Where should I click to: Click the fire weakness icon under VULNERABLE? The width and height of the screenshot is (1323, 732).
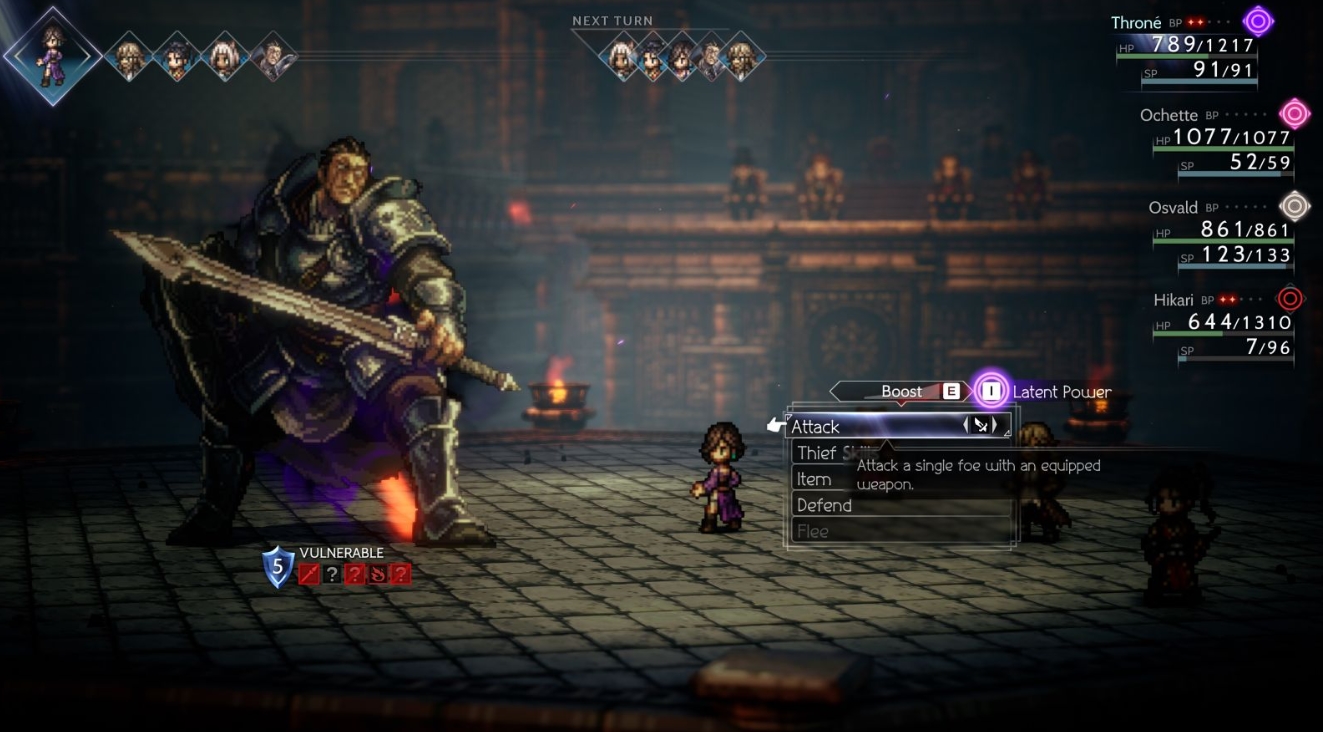point(378,574)
